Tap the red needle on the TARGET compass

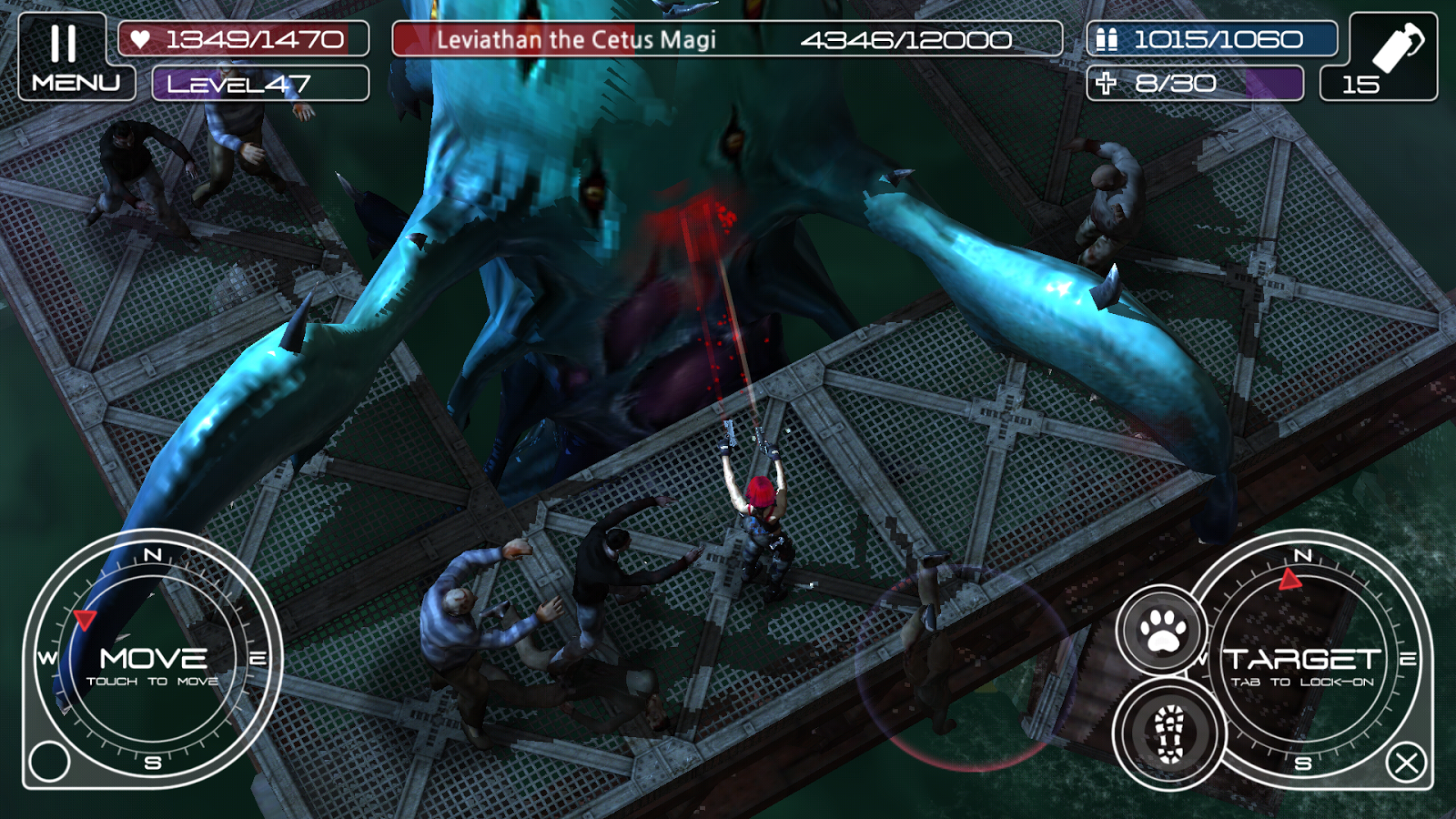tap(1291, 577)
